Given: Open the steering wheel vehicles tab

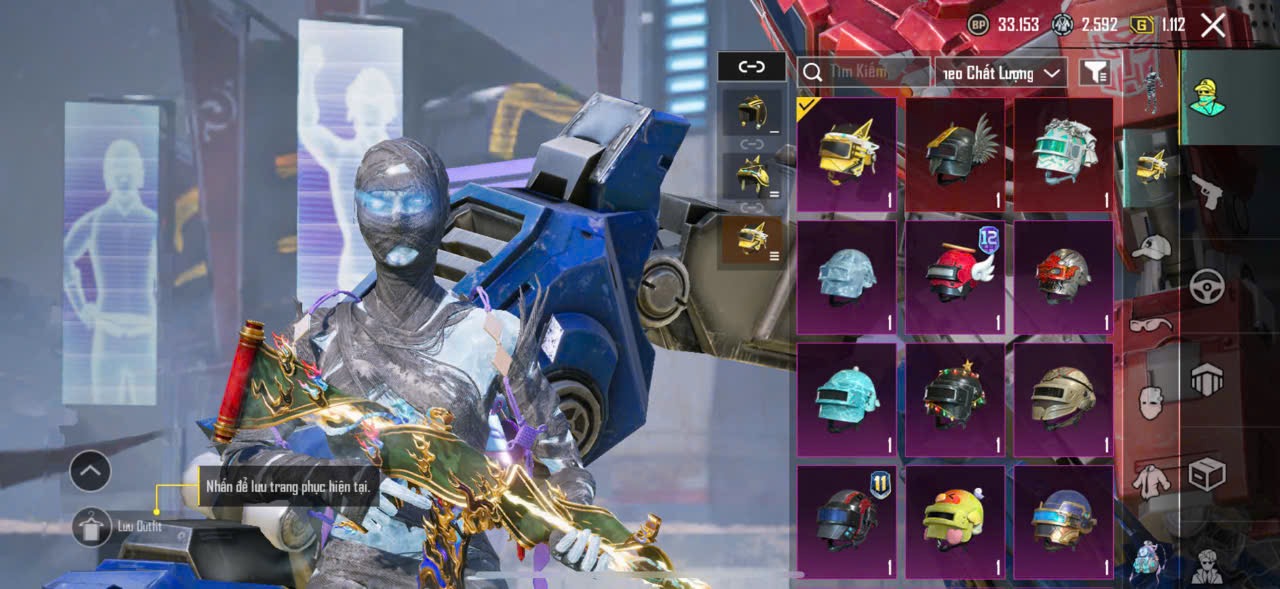Looking at the screenshot, I should [1208, 287].
